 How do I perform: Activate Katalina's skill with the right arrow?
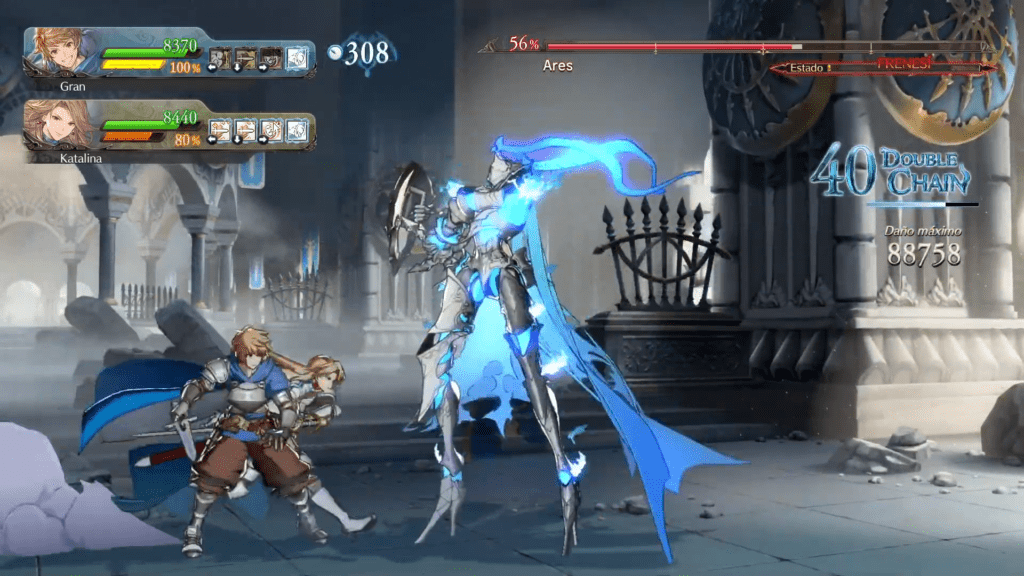point(270,130)
